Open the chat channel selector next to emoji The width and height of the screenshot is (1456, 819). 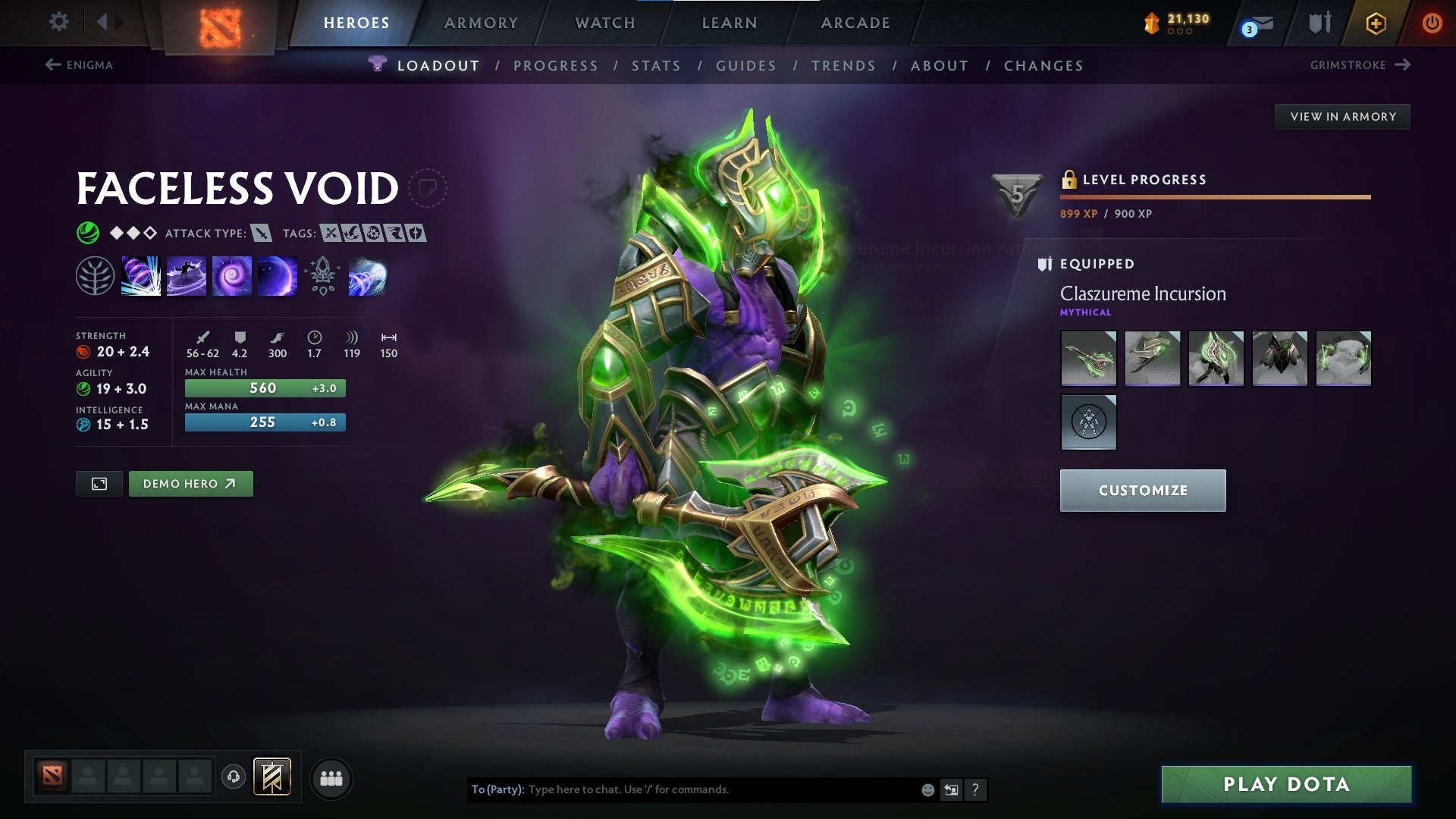(x=951, y=789)
